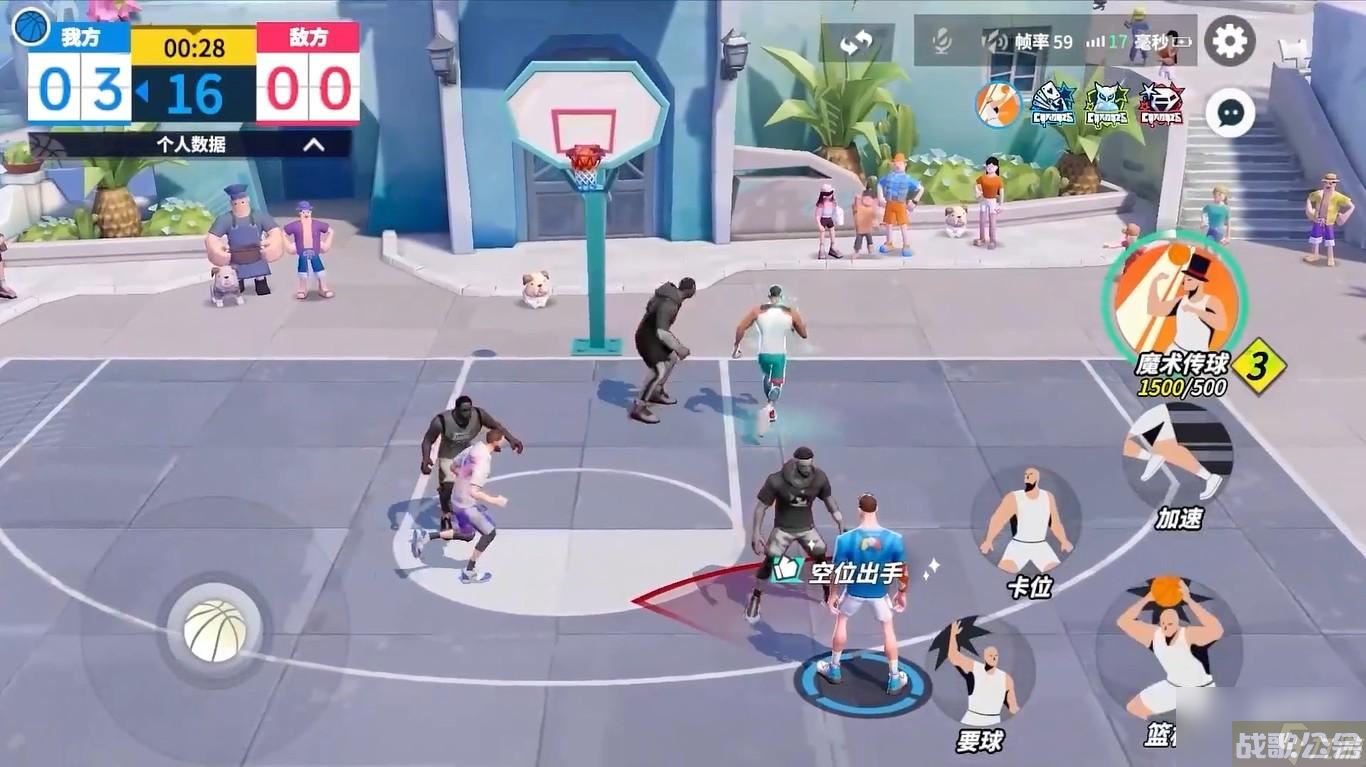Select the green owl team emblem
The height and width of the screenshot is (767, 1366).
coord(1107,104)
